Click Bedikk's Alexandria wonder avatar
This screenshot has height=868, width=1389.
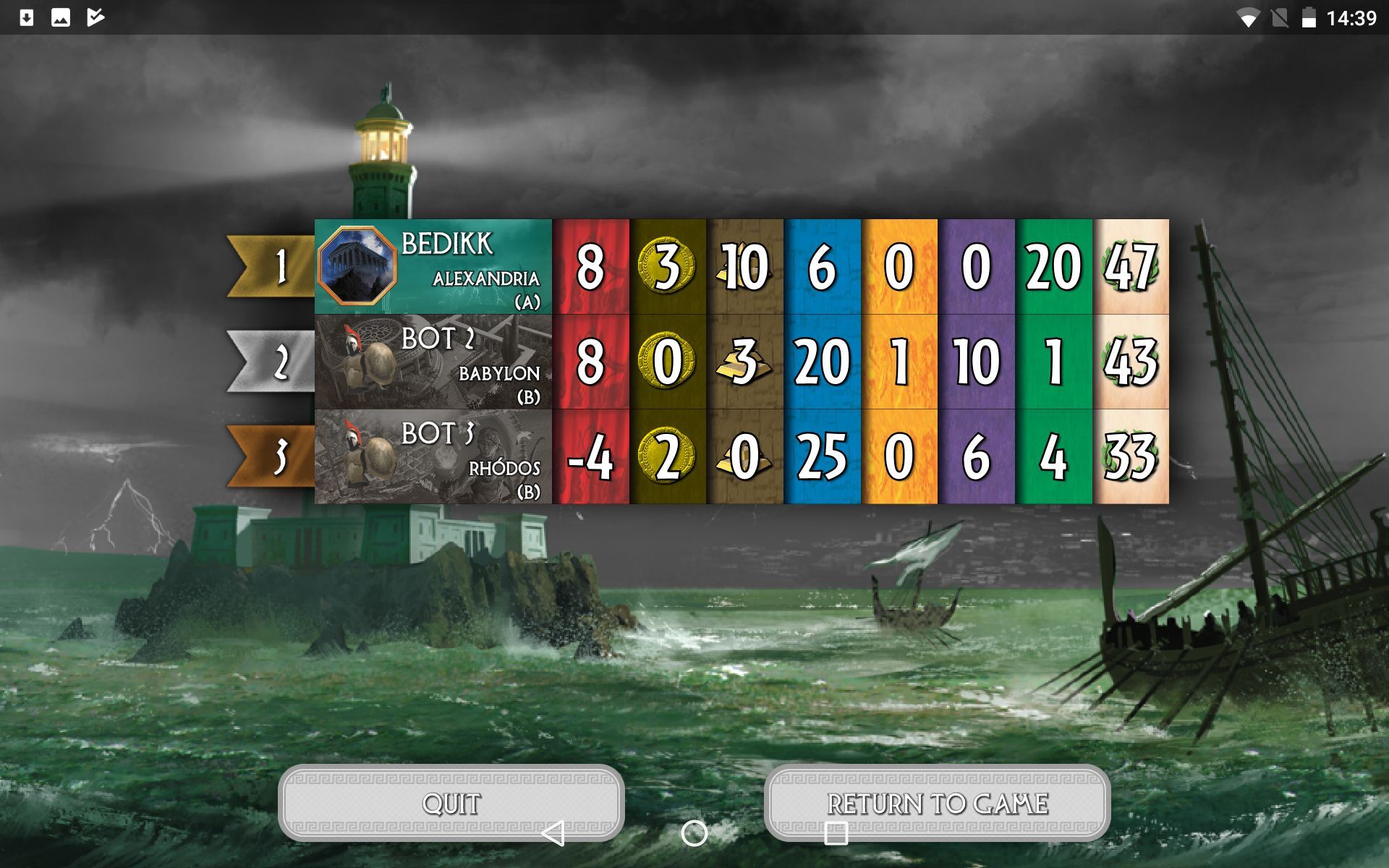point(360,267)
